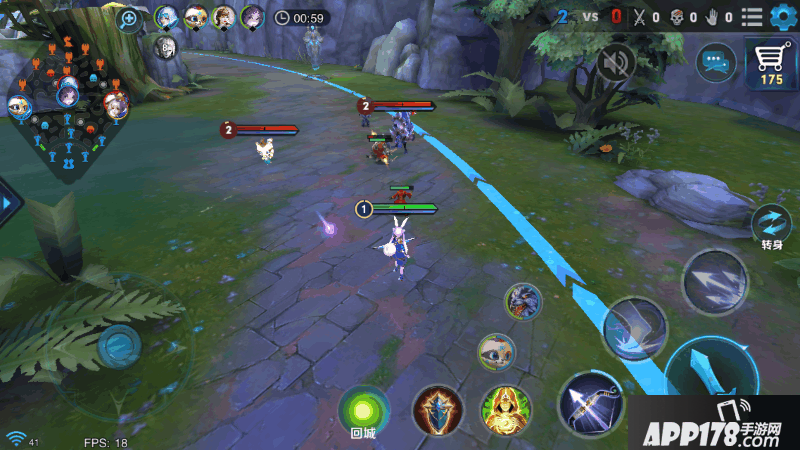The width and height of the screenshot is (800, 450).
Task: Open the shop with the cart icon
Action: 771,65
